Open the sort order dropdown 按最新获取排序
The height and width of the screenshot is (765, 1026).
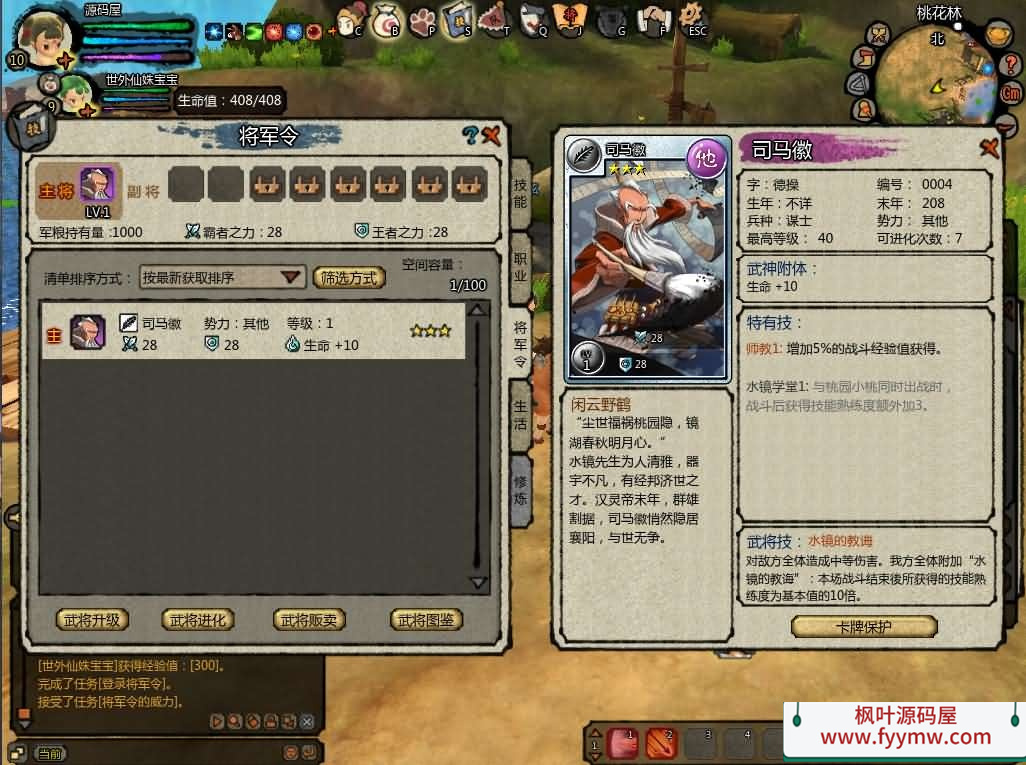tap(222, 277)
